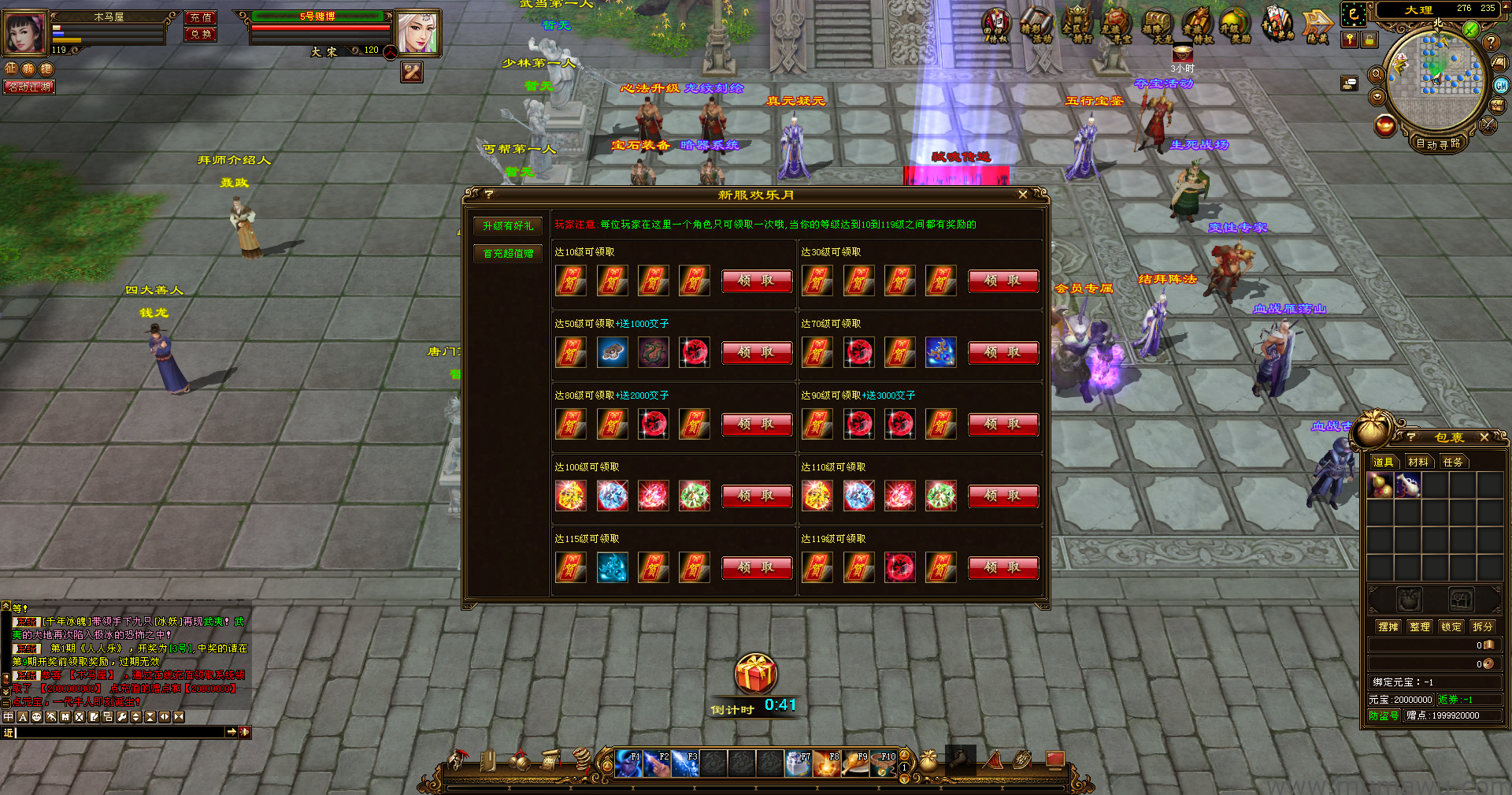Activate 自动寻路 auto-pathfinding

coord(1438,143)
